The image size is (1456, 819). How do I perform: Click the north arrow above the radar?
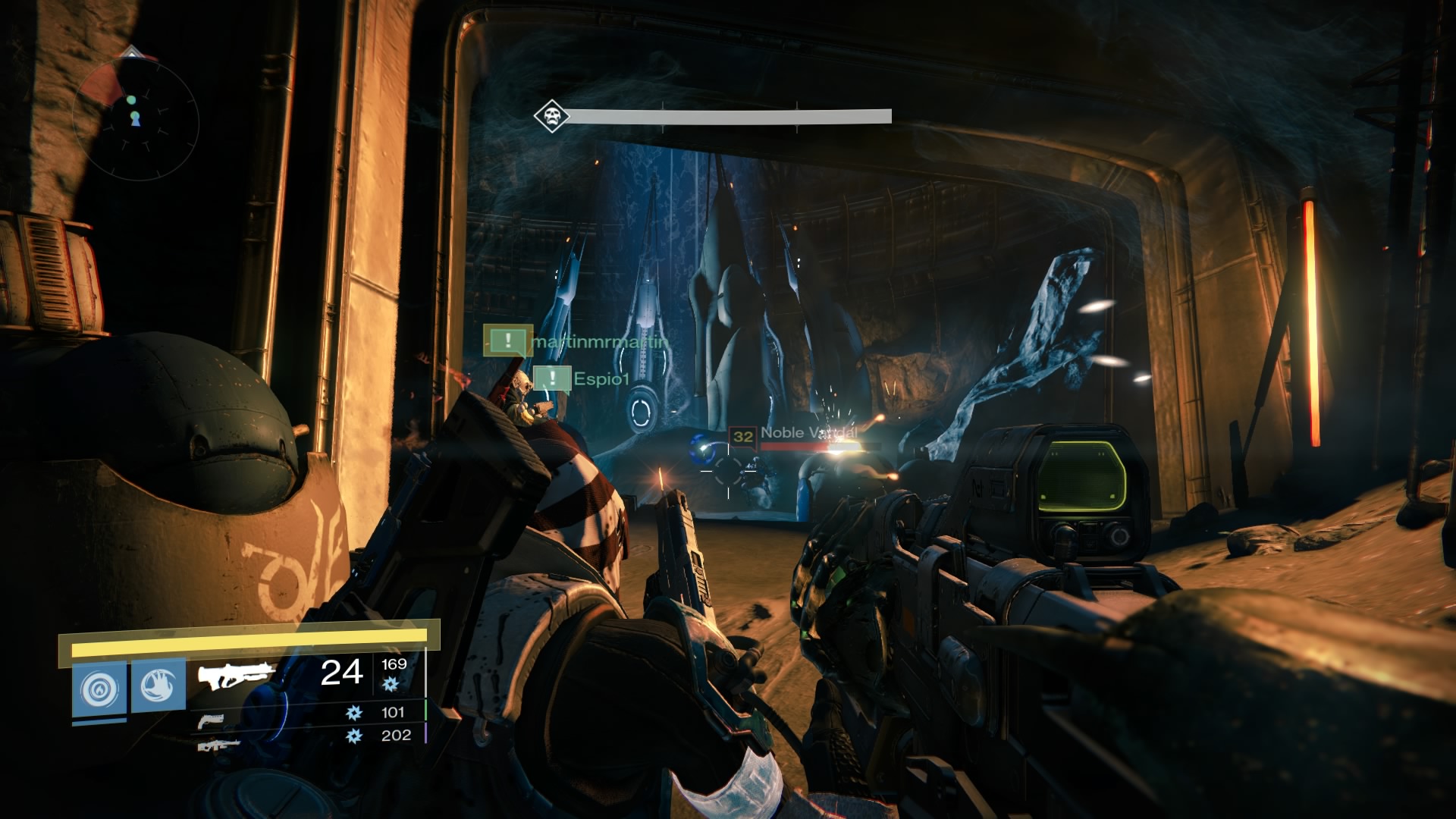point(133,53)
